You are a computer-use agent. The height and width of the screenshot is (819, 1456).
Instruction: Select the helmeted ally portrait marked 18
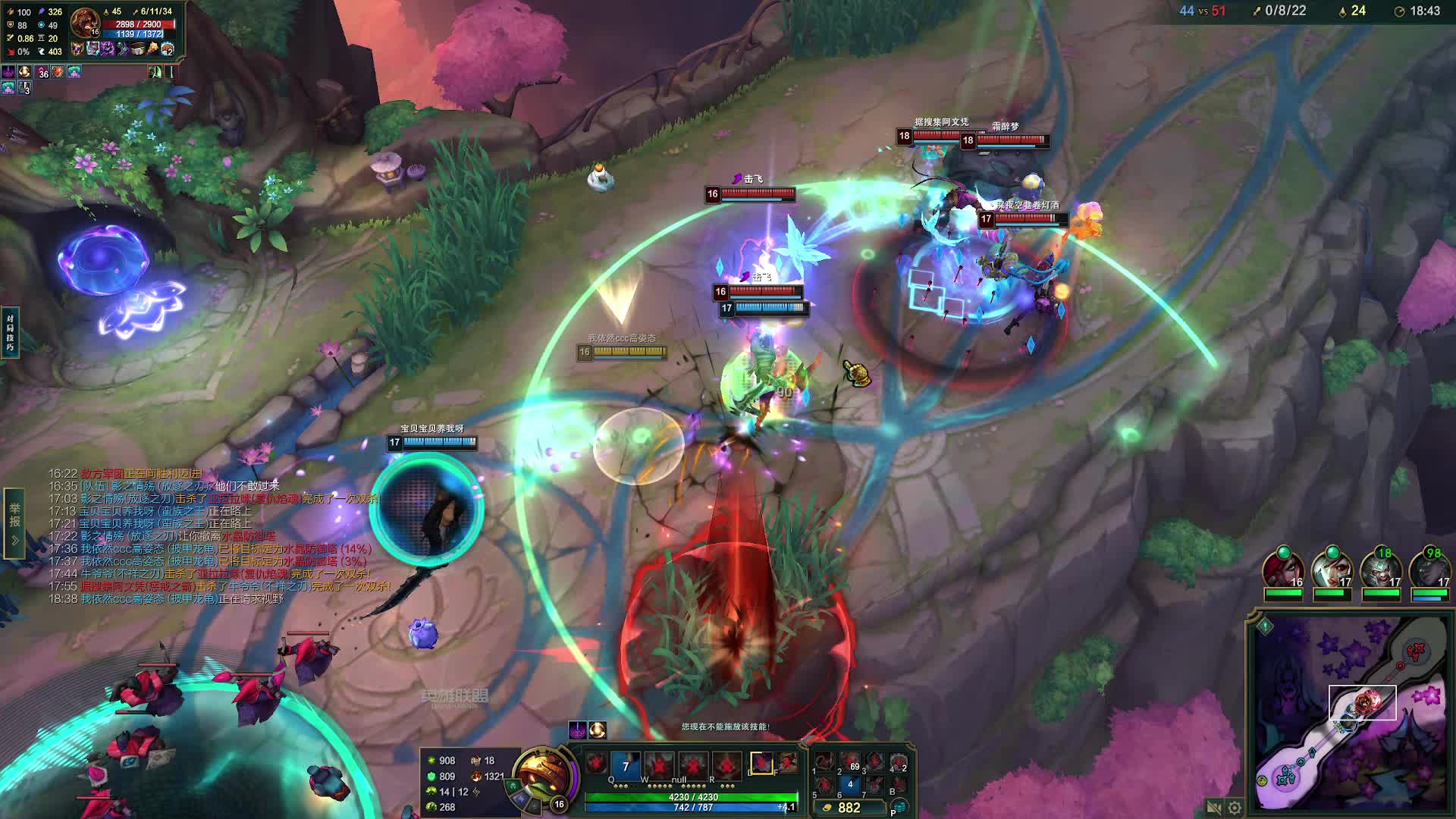1380,570
